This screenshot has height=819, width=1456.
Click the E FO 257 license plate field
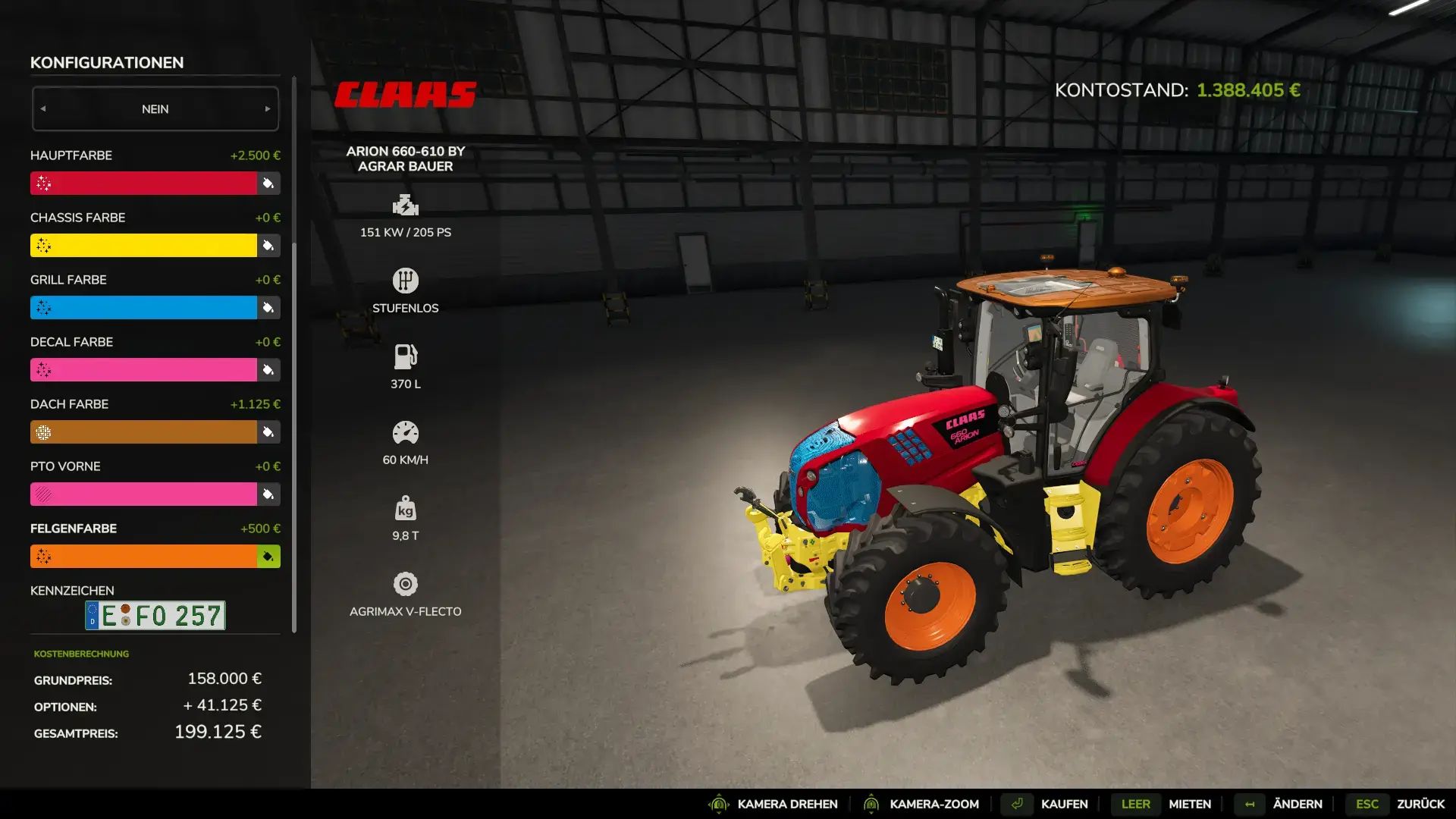point(154,616)
